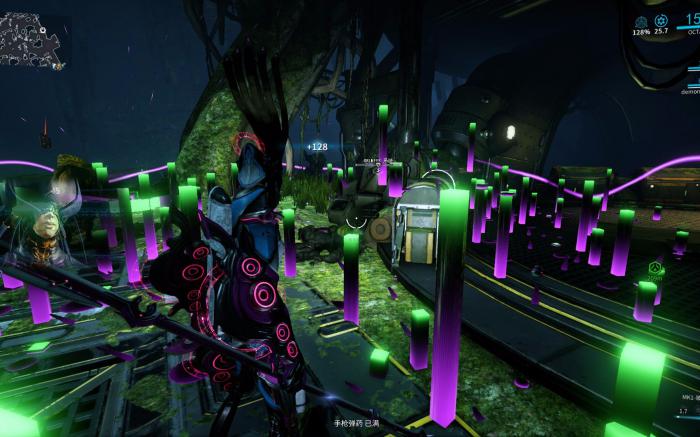Select the 128% buff icon
The height and width of the screenshot is (437, 700).
click(x=641, y=22)
